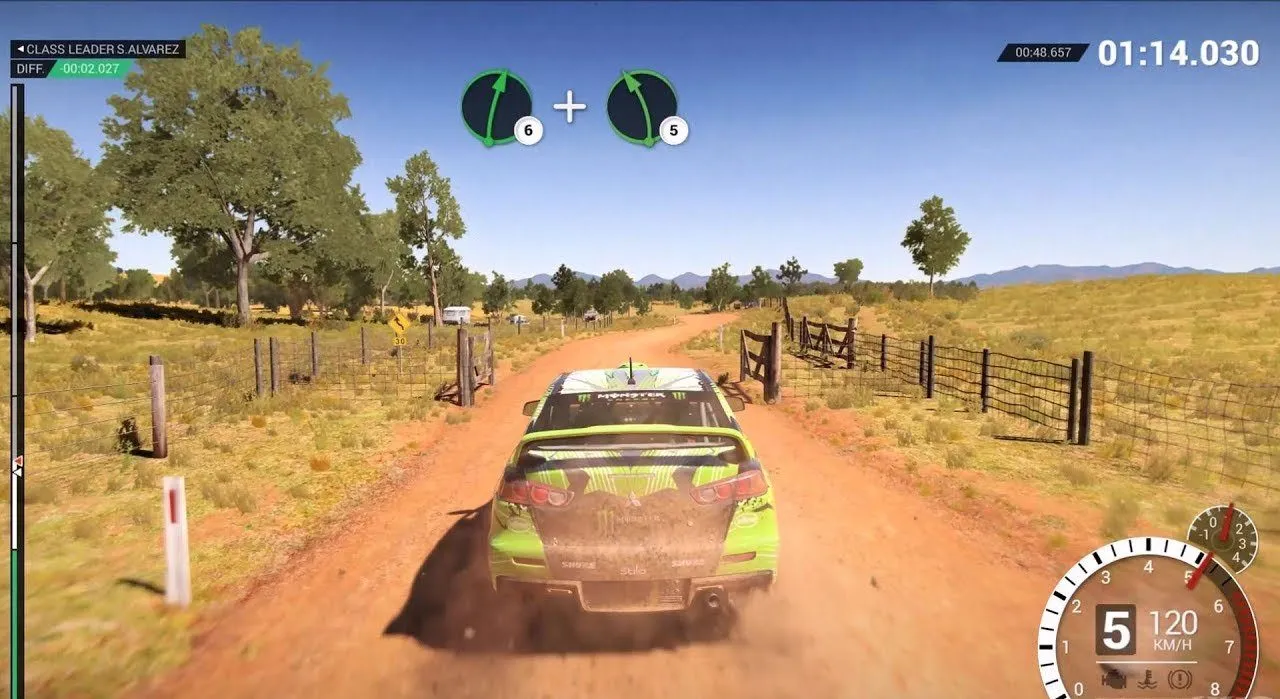The width and height of the screenshot is (1280, 699).
Task: Select the Class Leader S.Alvarez label
Action: pyautogui.click(x=97, y=49)
